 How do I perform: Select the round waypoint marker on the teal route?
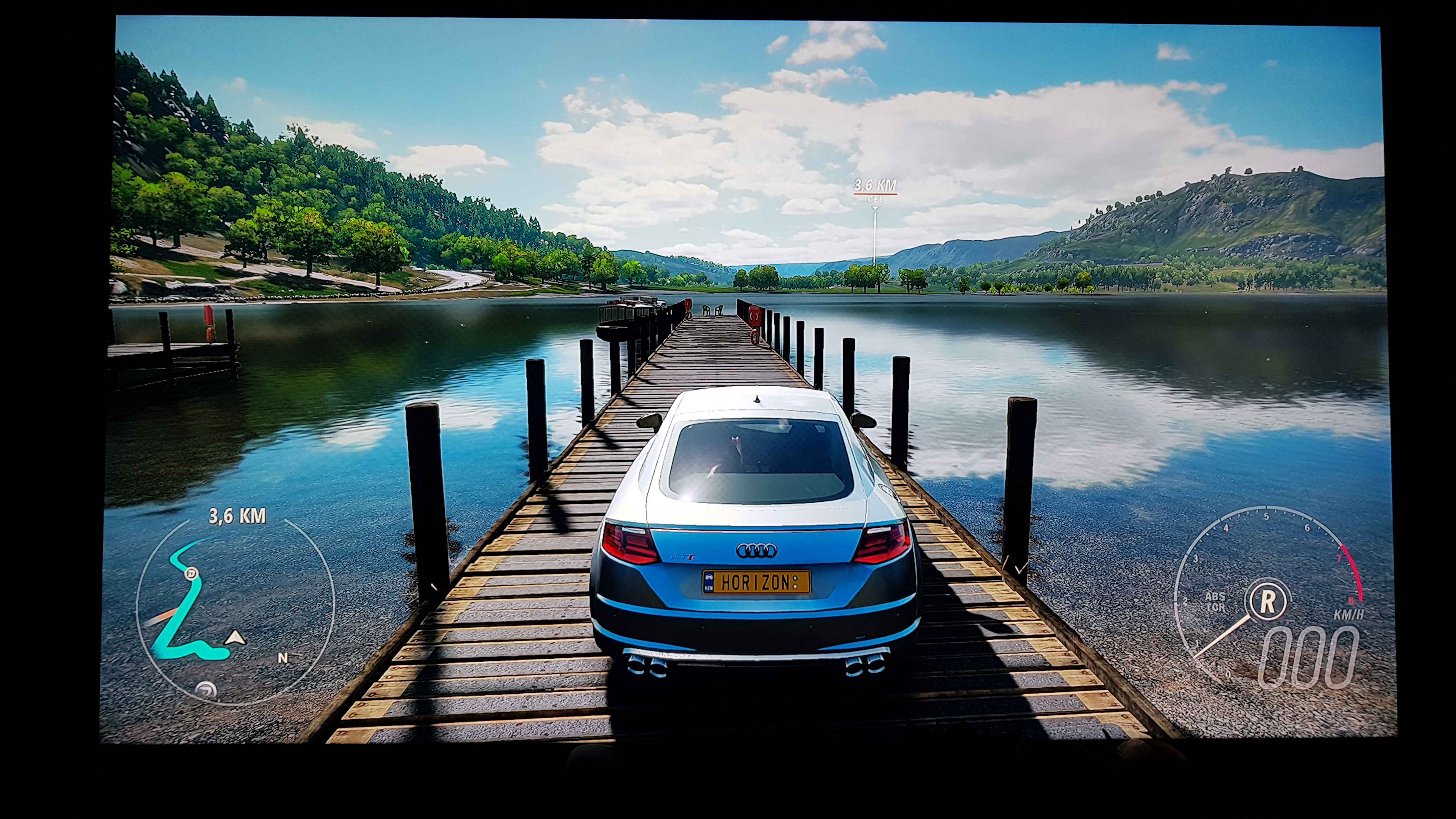[192, 574]
